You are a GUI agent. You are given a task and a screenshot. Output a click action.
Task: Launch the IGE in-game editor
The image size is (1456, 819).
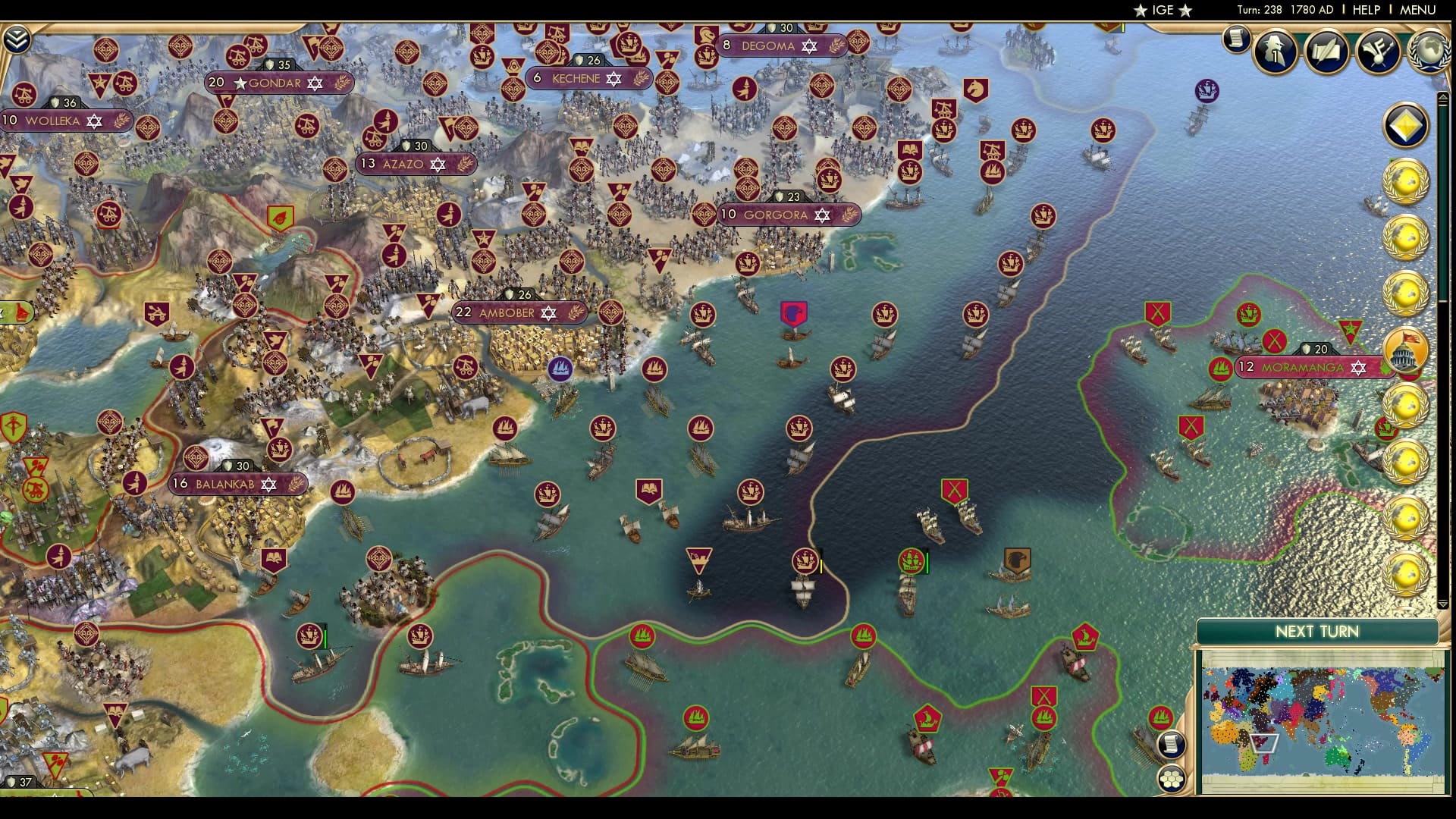tap(1163, 10)
